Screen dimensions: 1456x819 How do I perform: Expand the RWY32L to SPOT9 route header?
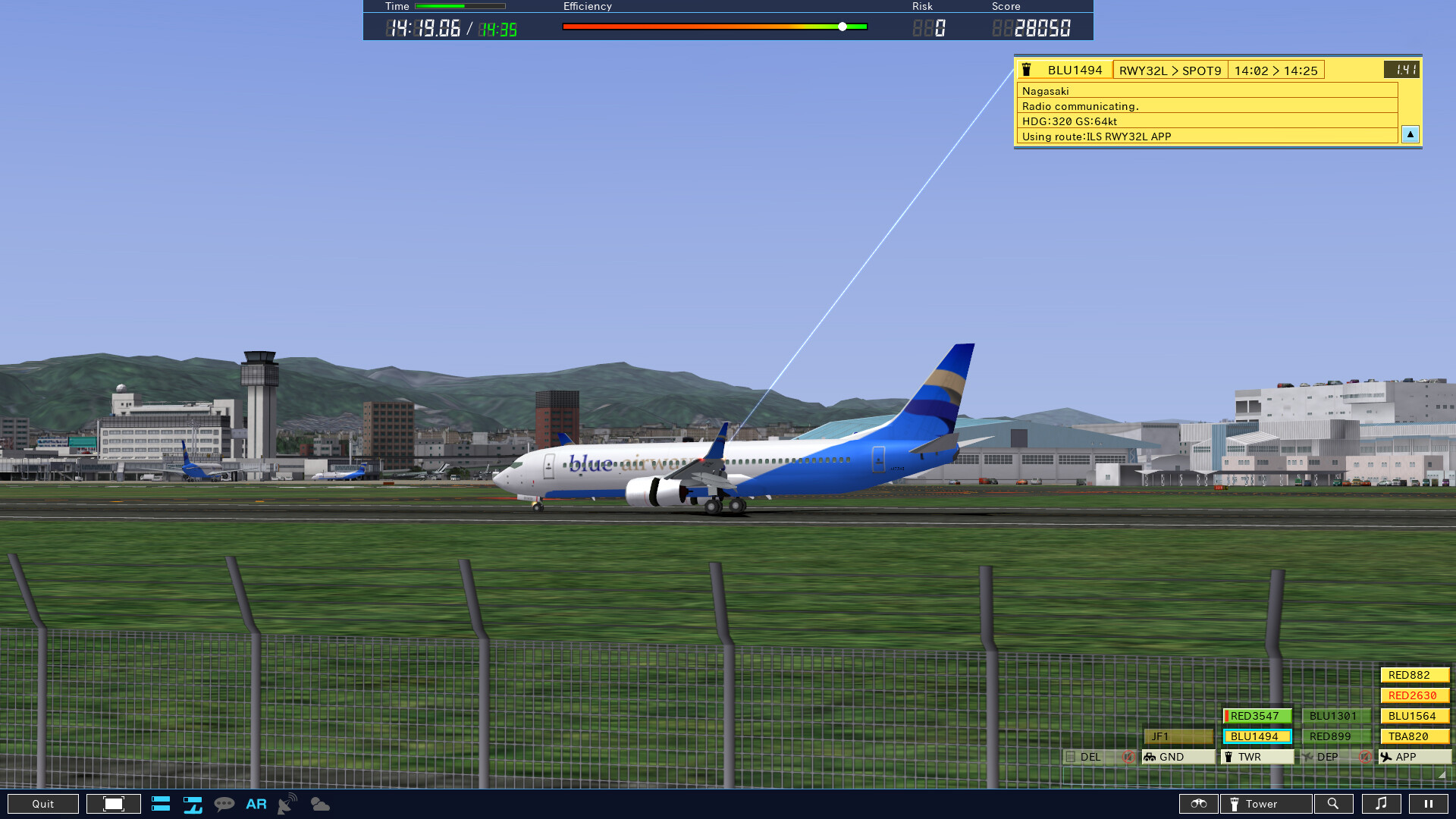click(x=1169, y=70)
